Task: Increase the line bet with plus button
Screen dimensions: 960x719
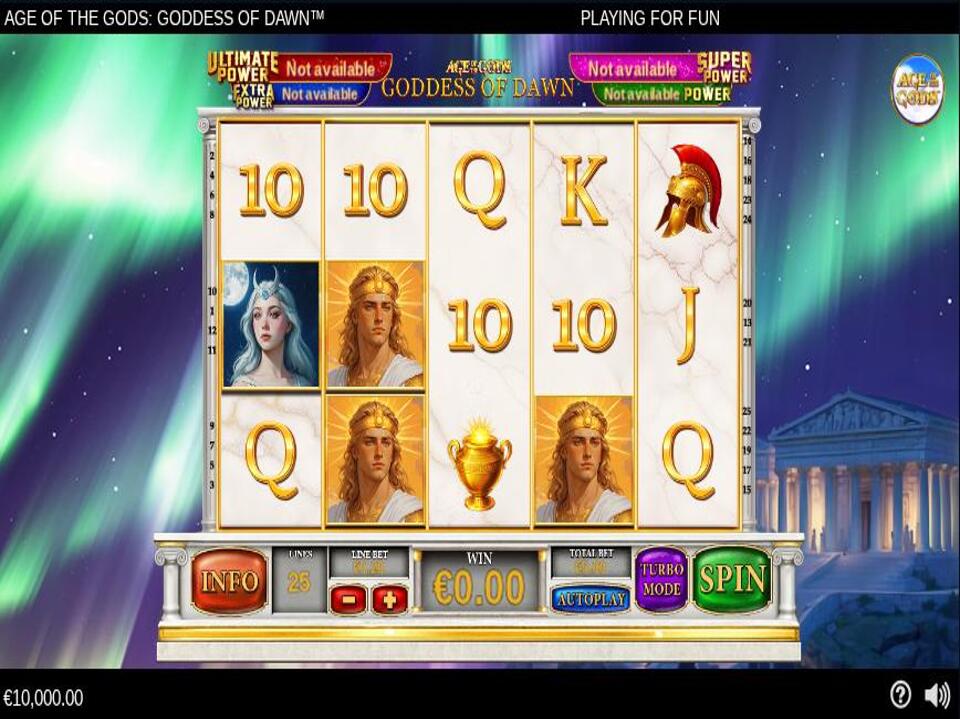Action: (390, 600)
